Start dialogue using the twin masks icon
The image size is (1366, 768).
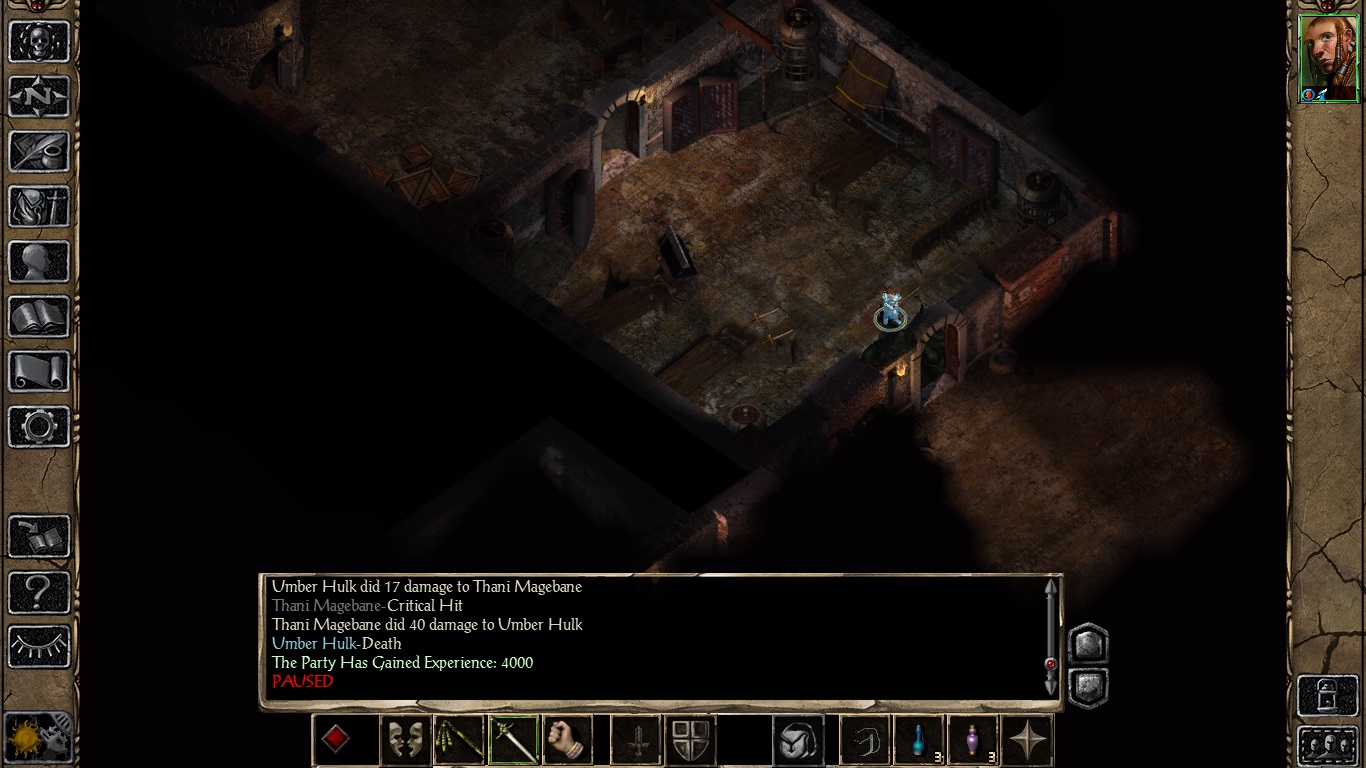(405, 741)
